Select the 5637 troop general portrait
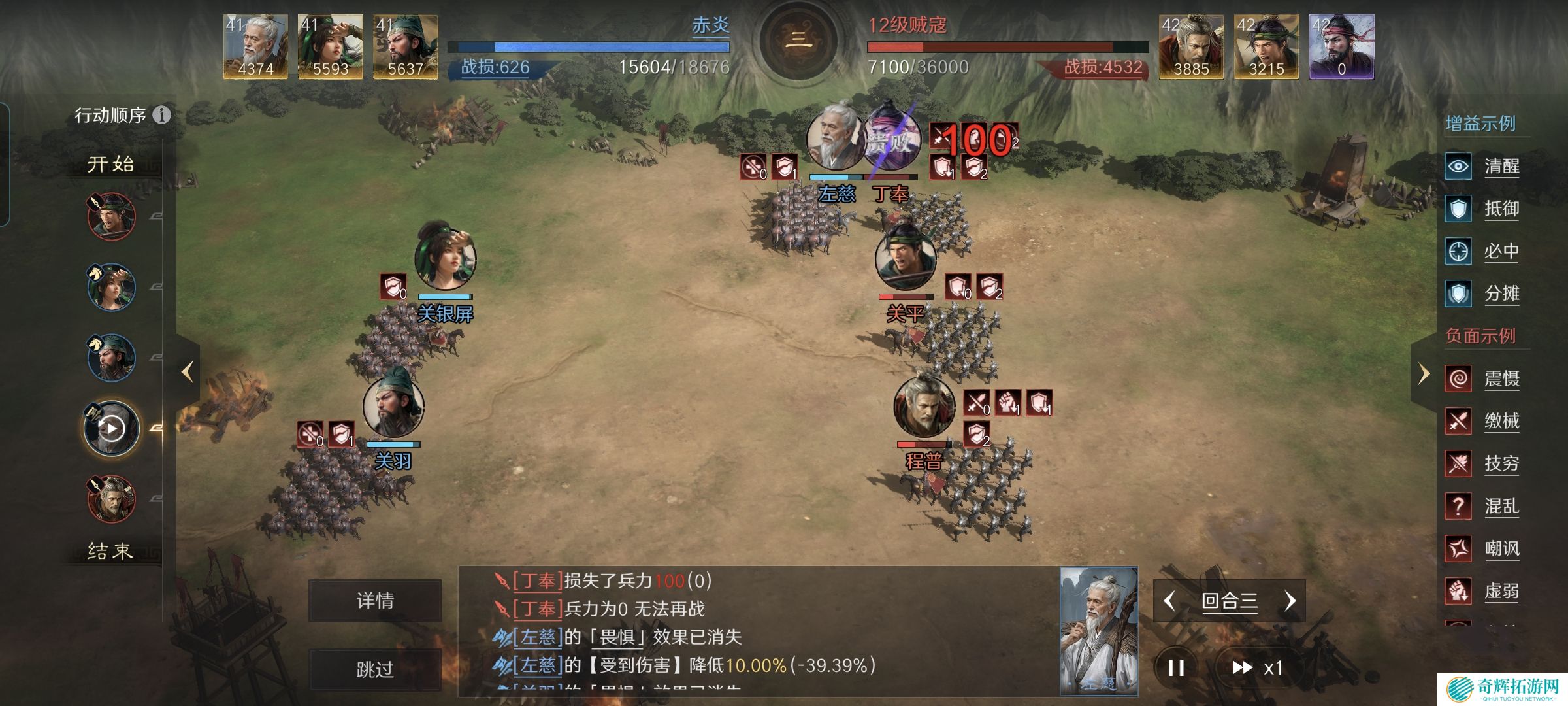Image resolution: width=1568 pixels, height=706 pixels. tap(405, 47)
